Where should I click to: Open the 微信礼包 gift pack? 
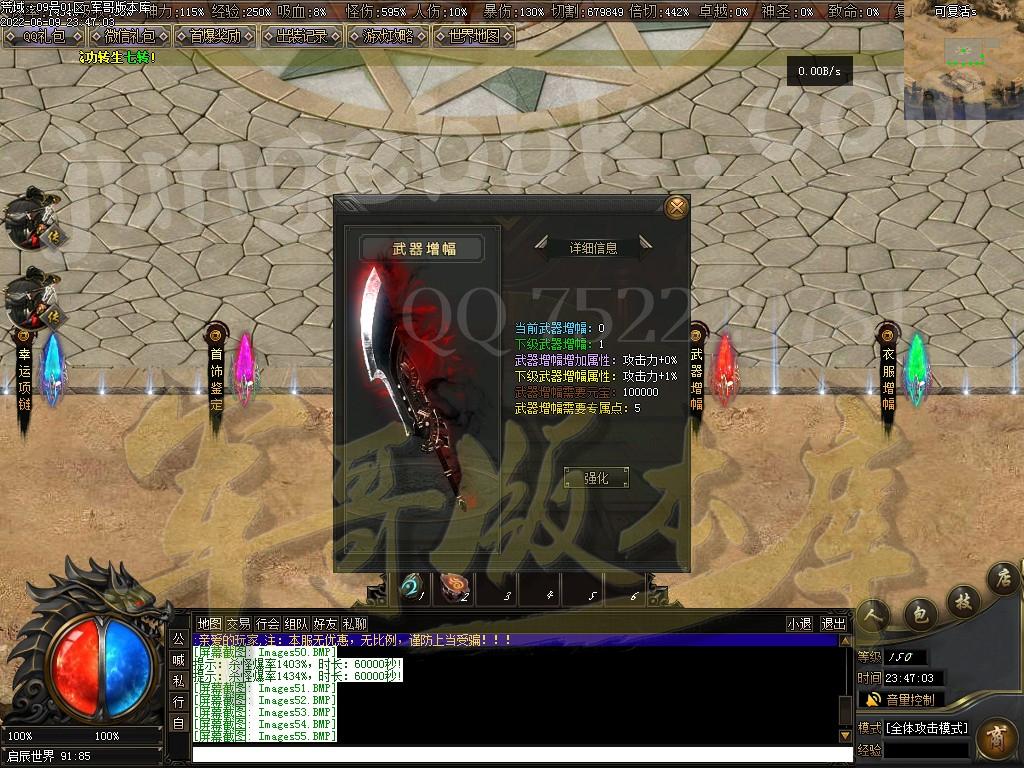[x=130, y=37]
